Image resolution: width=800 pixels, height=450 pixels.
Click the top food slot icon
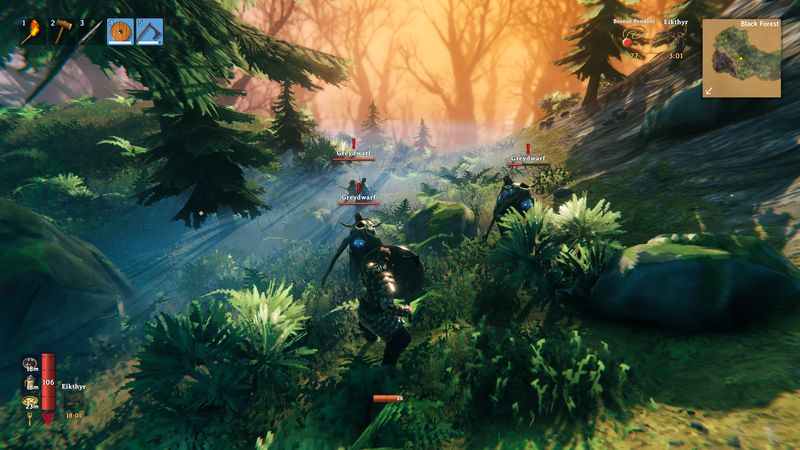(31, 361)
